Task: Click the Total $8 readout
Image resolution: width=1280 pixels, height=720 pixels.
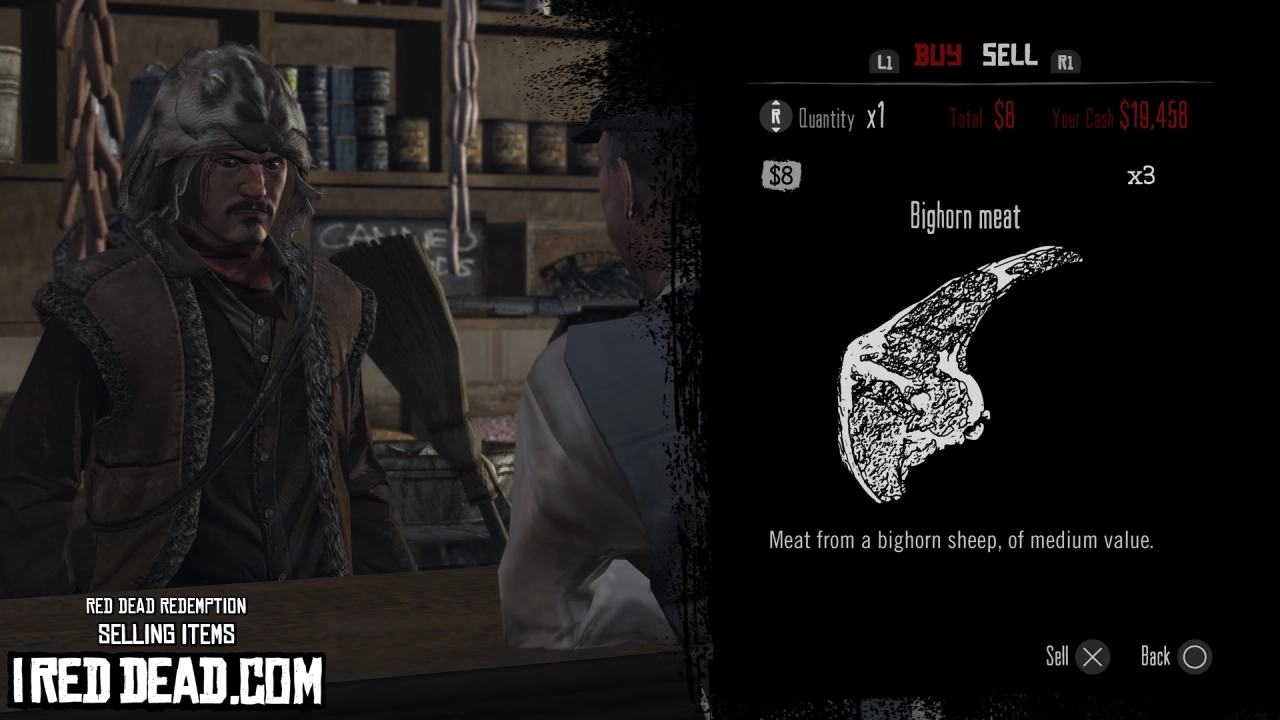Action: (x=980, y=115)
